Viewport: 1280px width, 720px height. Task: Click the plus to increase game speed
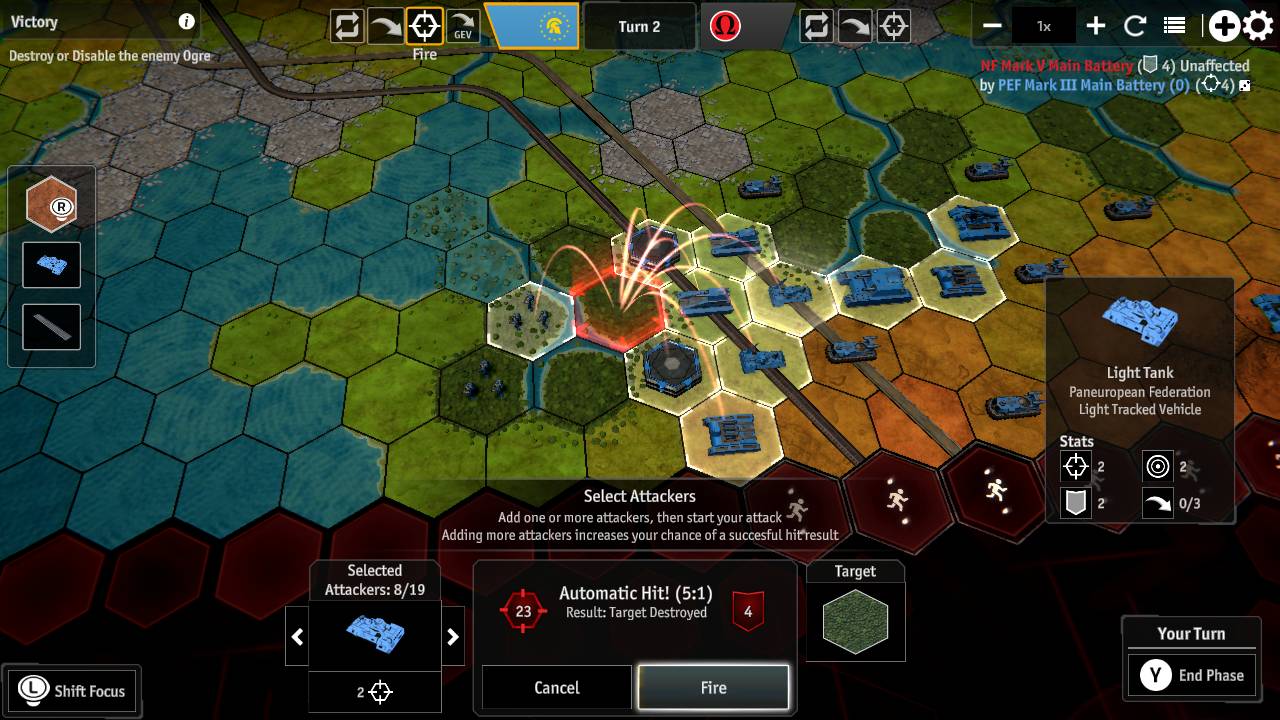click(x=1096, y=25)
